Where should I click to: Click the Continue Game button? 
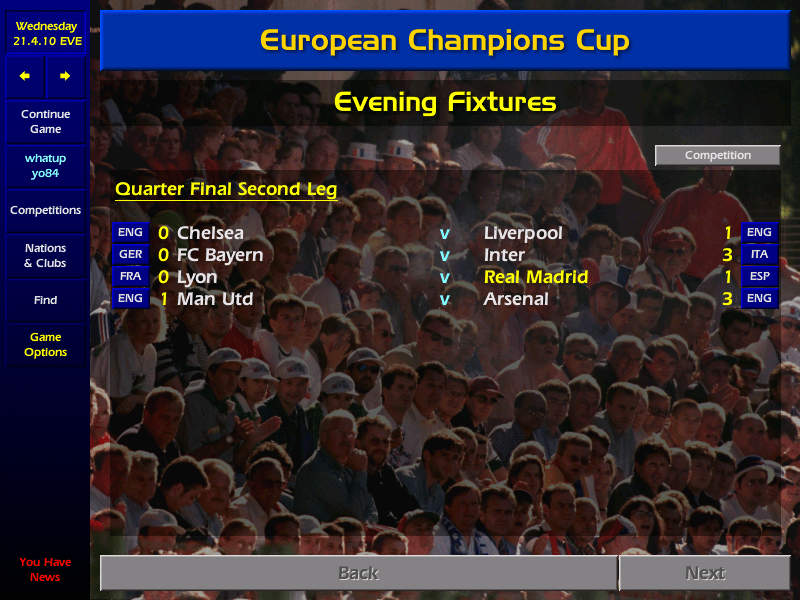click(45, 121)
